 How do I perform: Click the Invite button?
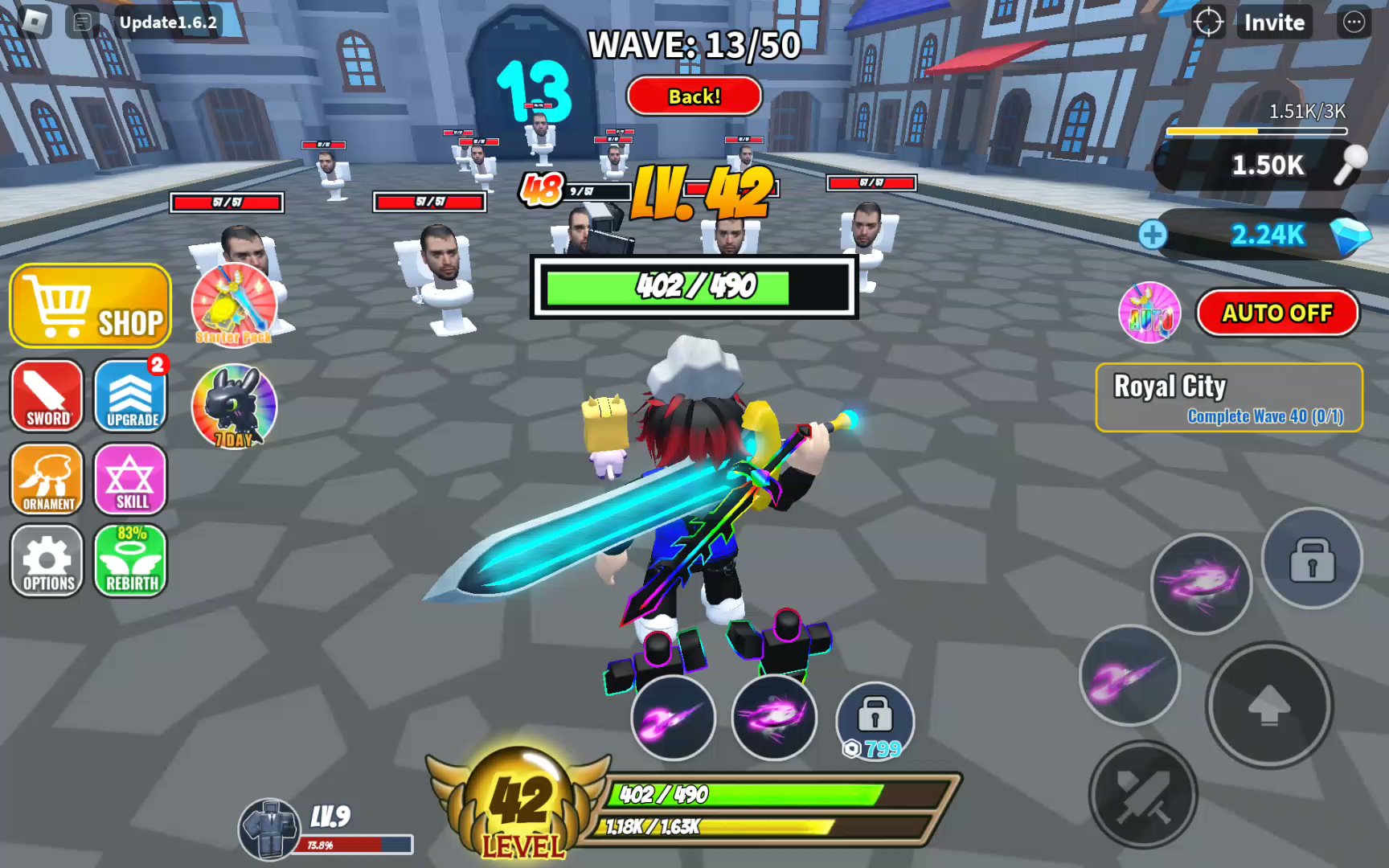point(1274,23)
